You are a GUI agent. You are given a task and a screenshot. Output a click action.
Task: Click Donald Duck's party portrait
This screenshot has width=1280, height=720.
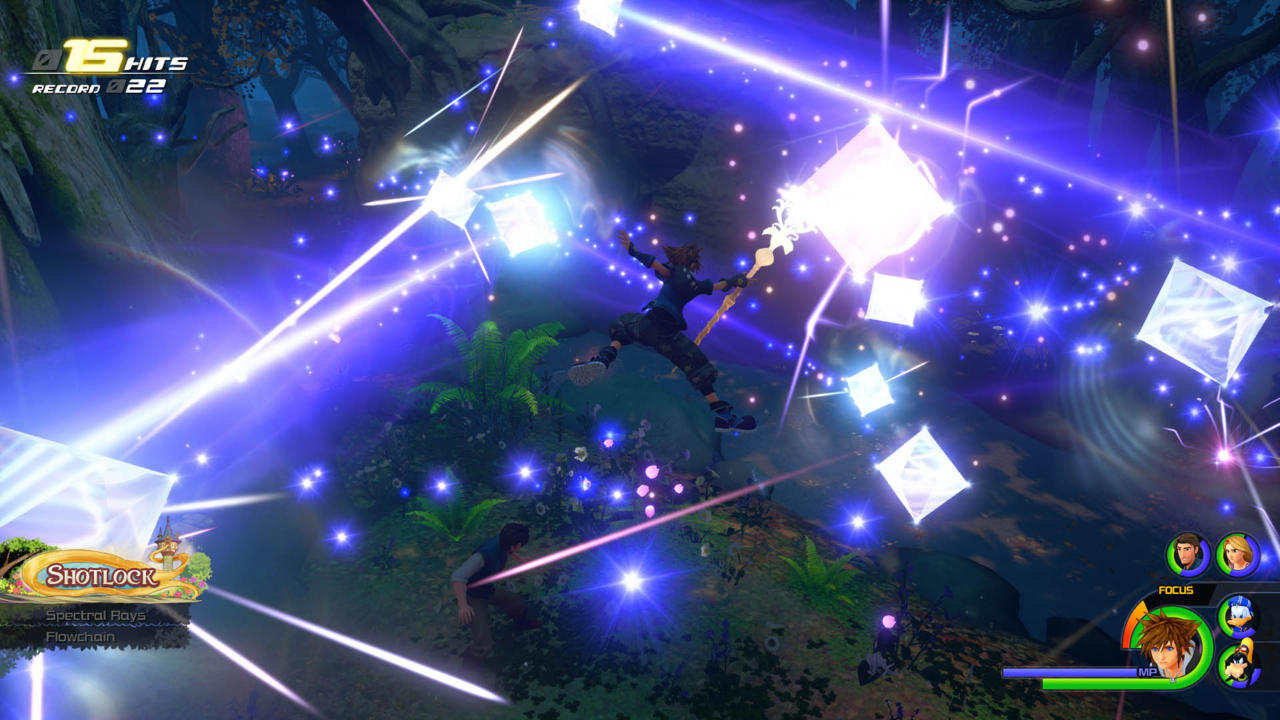[1237, 615]
